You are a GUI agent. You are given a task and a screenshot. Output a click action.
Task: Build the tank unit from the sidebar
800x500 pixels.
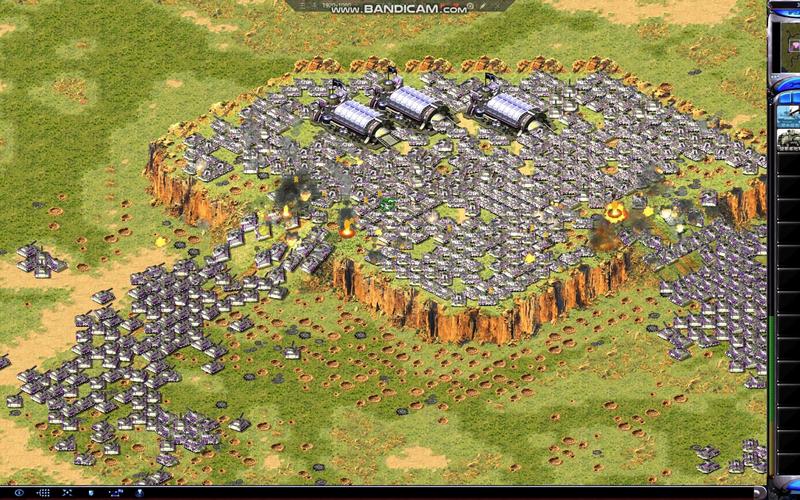click(x=788, y=140)
